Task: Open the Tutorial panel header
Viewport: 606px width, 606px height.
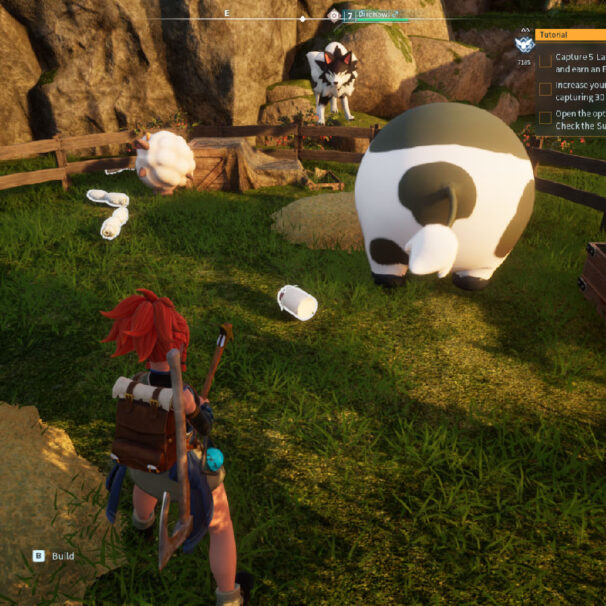Action: [570, 35]
